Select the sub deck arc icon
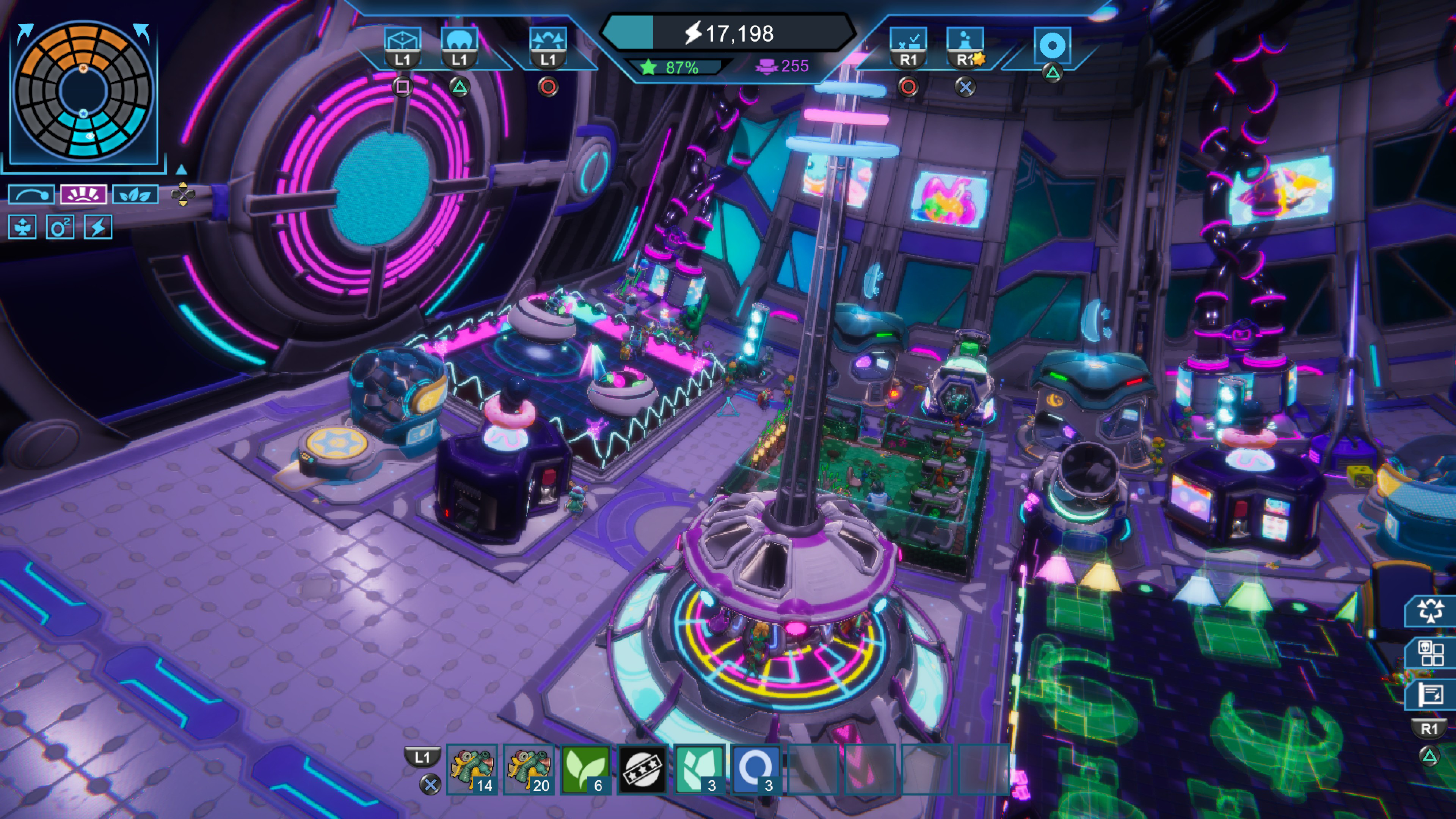This screenshot has width=1456, height=819. coord(31,195)
